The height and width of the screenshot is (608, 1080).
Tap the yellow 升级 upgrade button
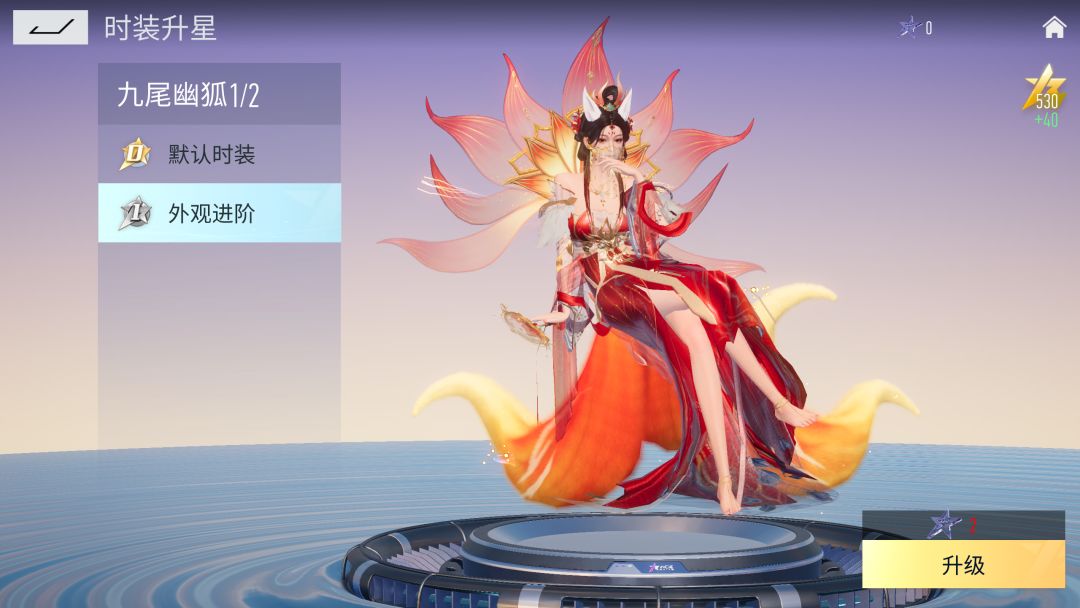point(963,565)
